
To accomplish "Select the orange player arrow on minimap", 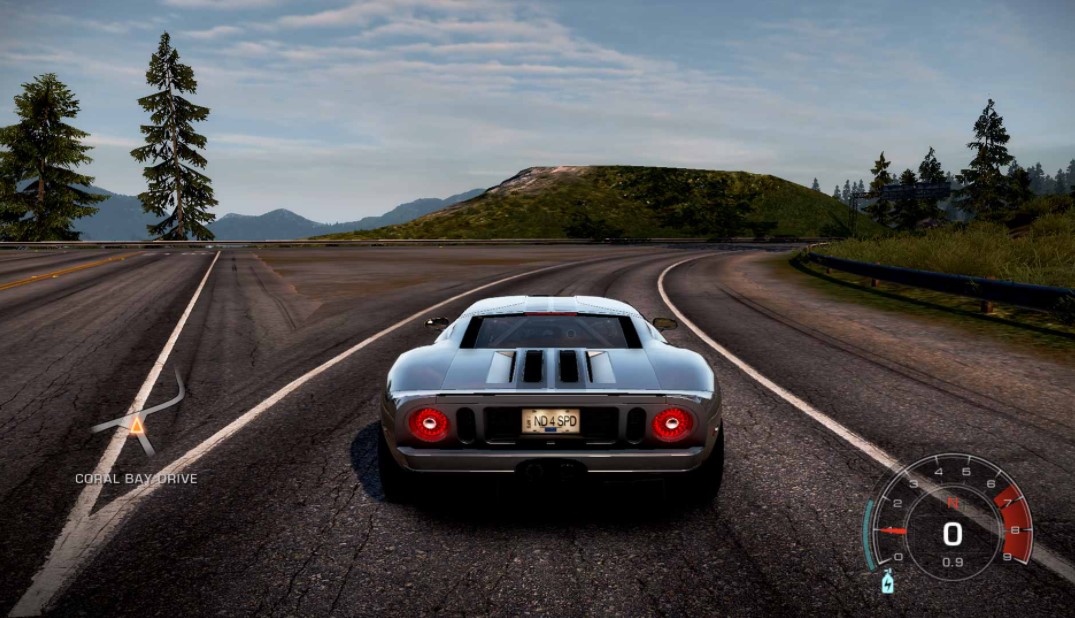I will [x=136, y=425].
